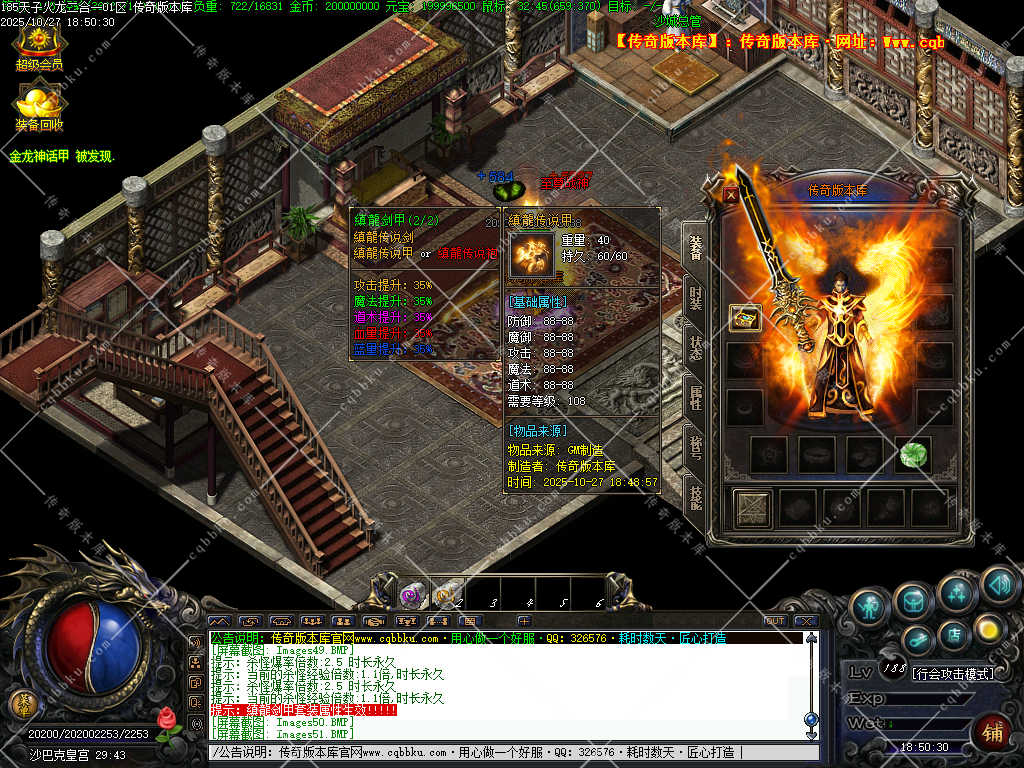Select the green jade gem slot

coord(912,454)
